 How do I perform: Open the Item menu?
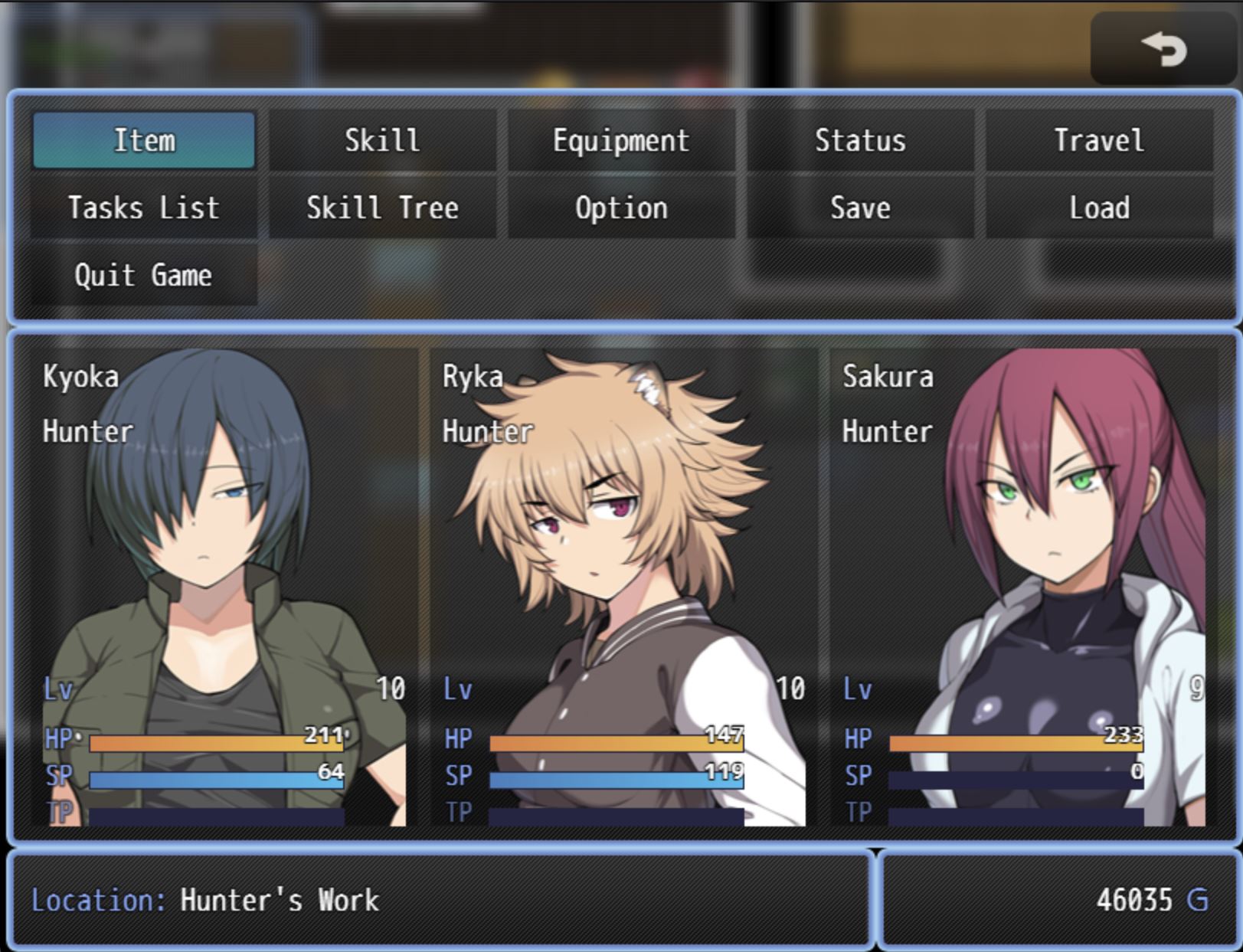coord(144,140)
